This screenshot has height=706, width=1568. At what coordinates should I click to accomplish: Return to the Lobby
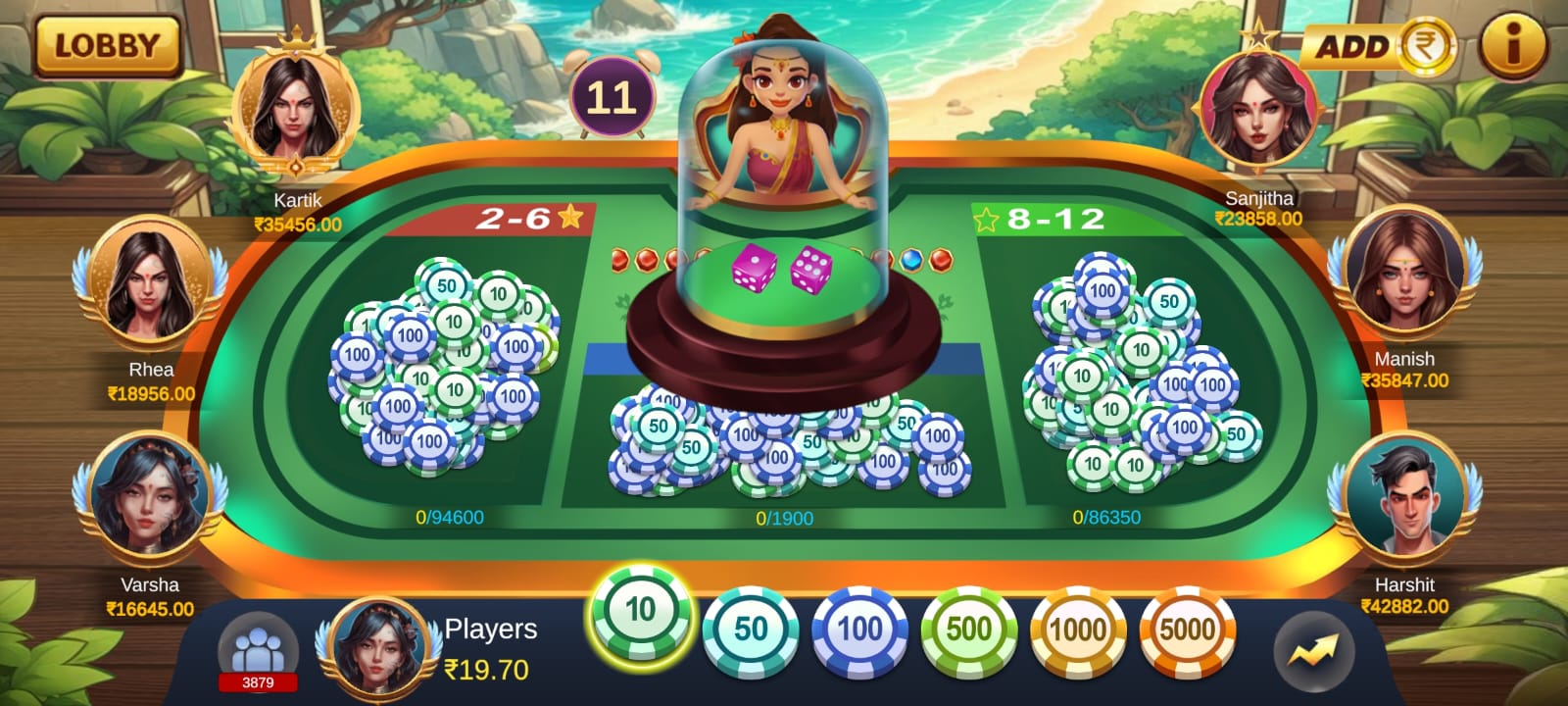(x=107, y=46)
